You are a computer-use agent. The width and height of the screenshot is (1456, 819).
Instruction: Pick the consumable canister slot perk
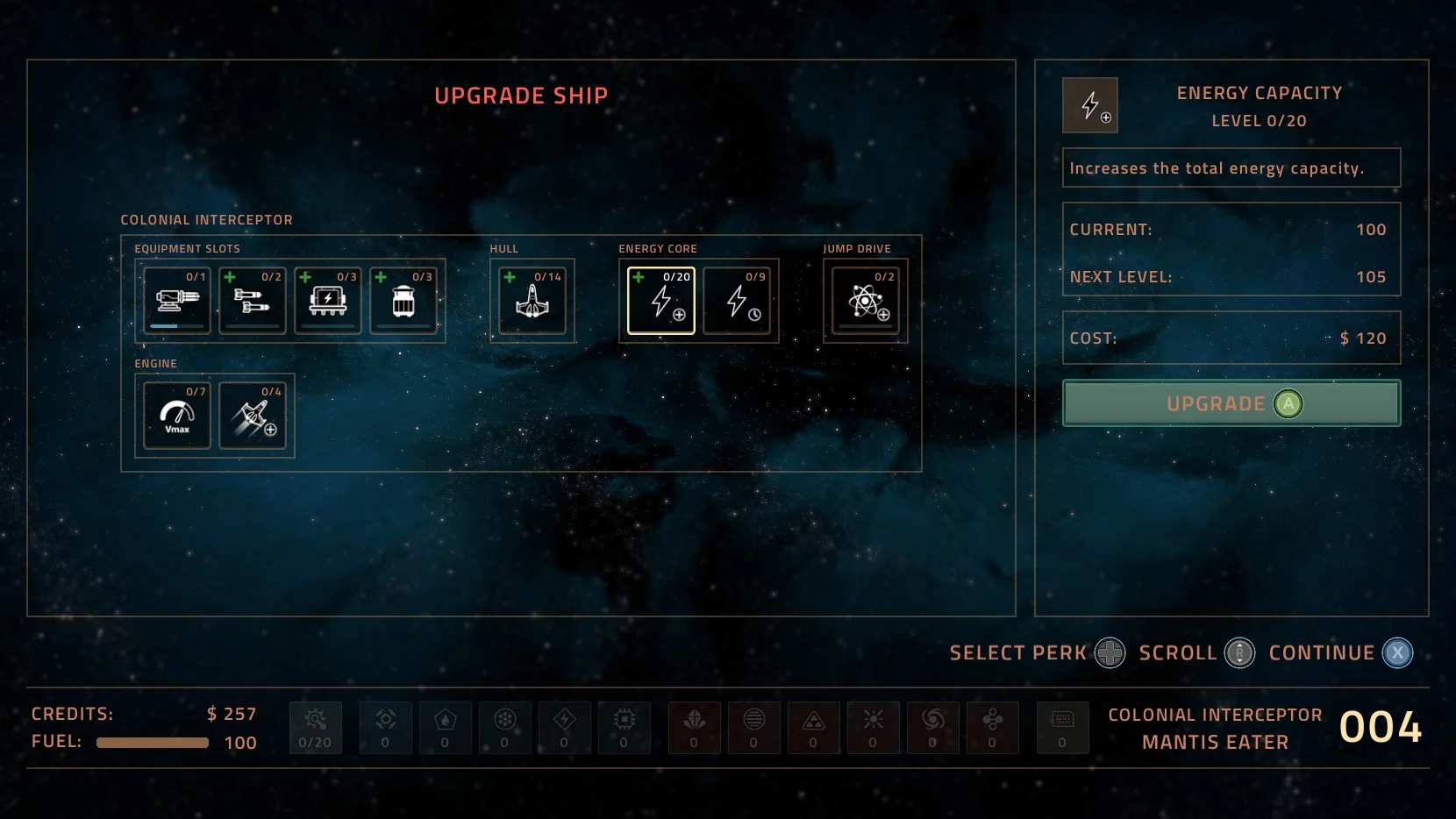[x=403, y=301]
